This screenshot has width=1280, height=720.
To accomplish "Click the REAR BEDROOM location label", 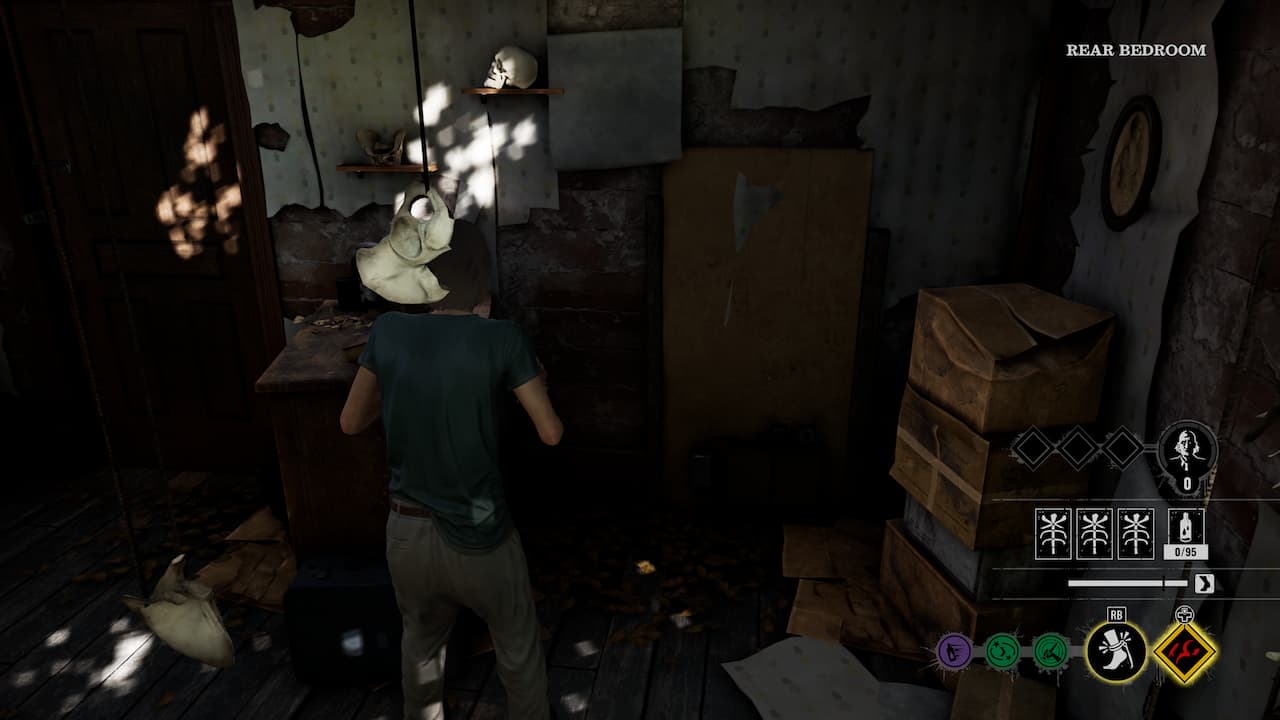I will (1135, 48).
